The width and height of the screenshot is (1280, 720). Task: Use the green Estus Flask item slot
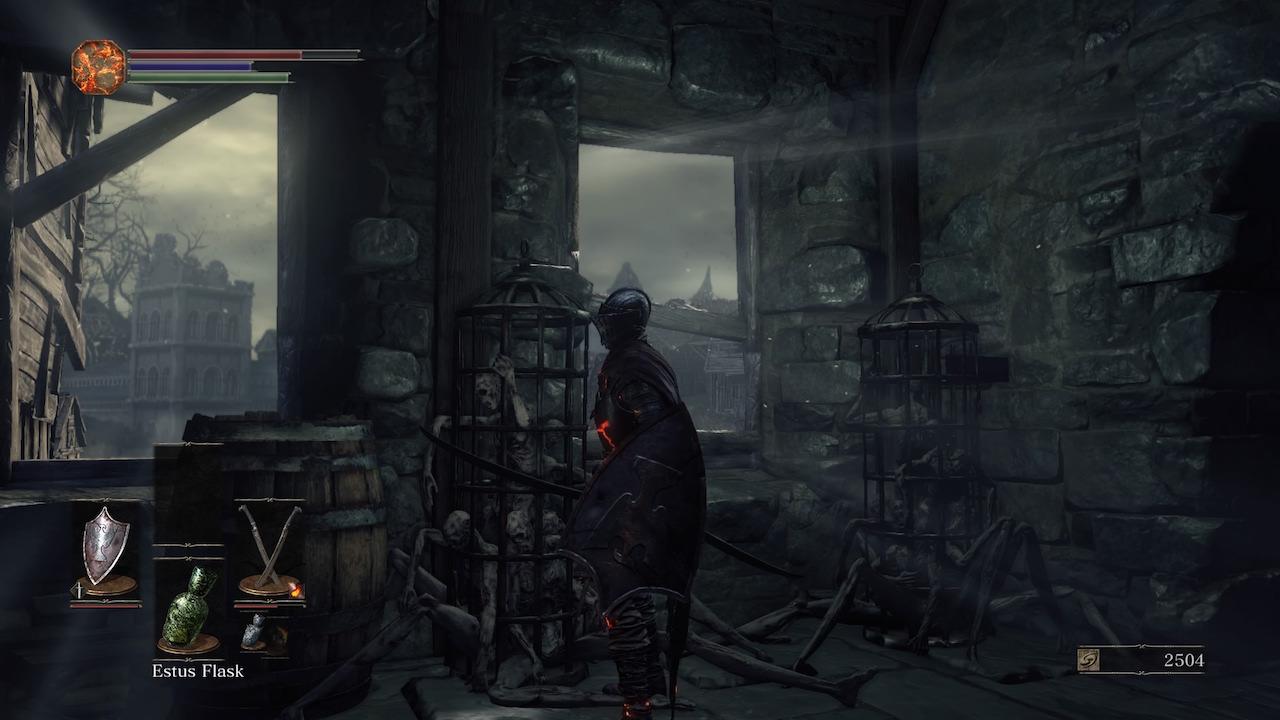pos(189,604)
